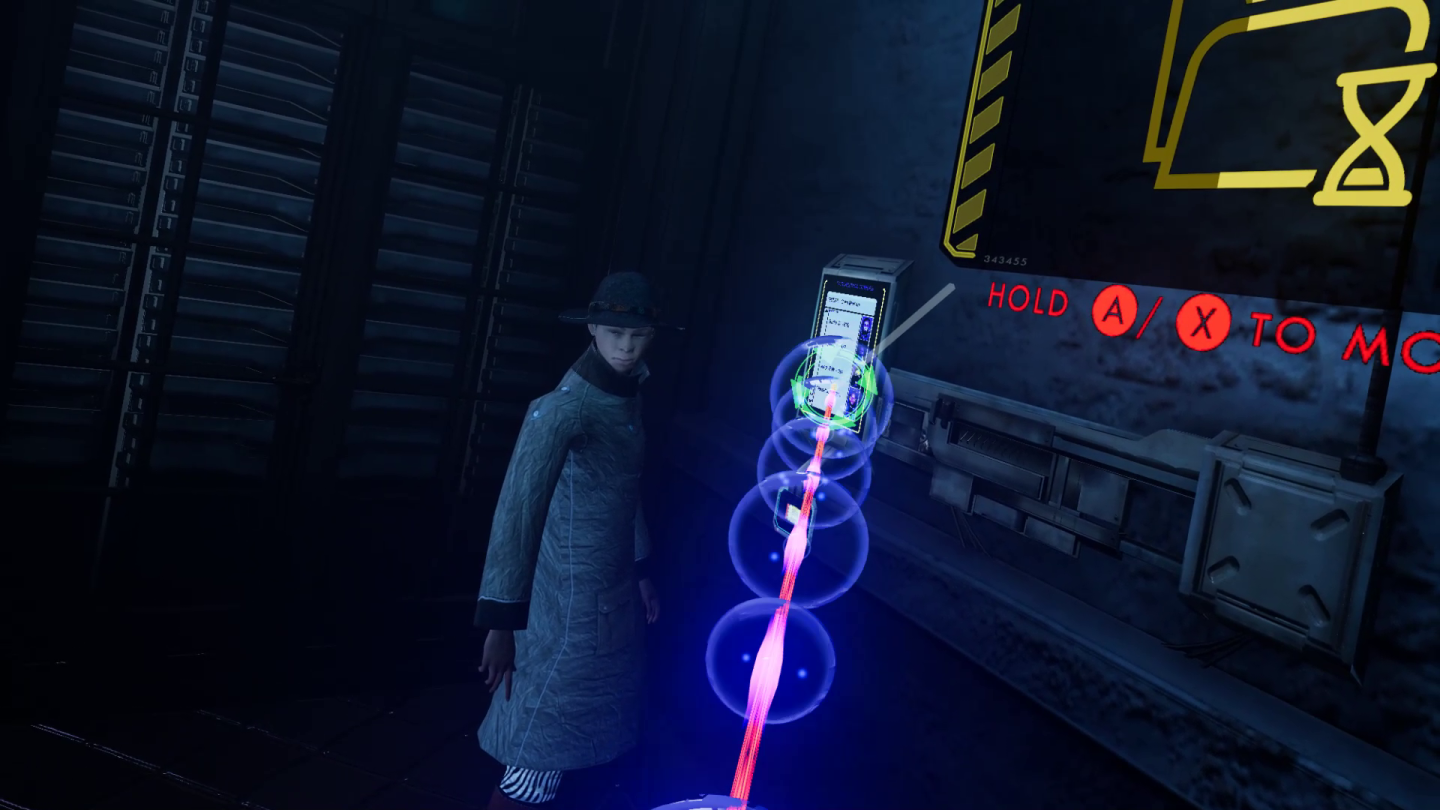Expand the header bar of the handheld device
This screenshot has width=1440, height=810.
[851, 302]
